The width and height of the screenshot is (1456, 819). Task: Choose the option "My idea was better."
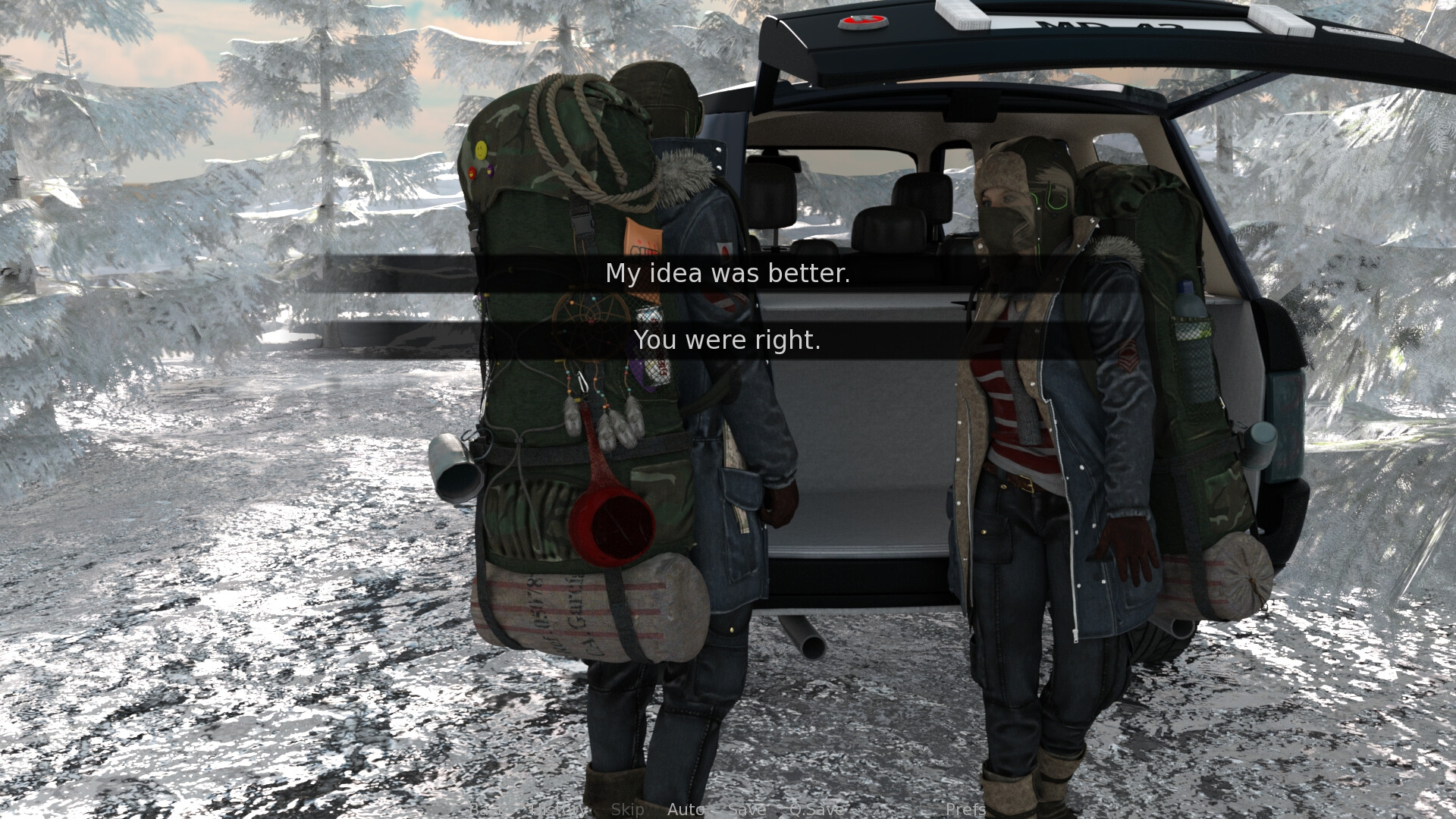(728, 275)
